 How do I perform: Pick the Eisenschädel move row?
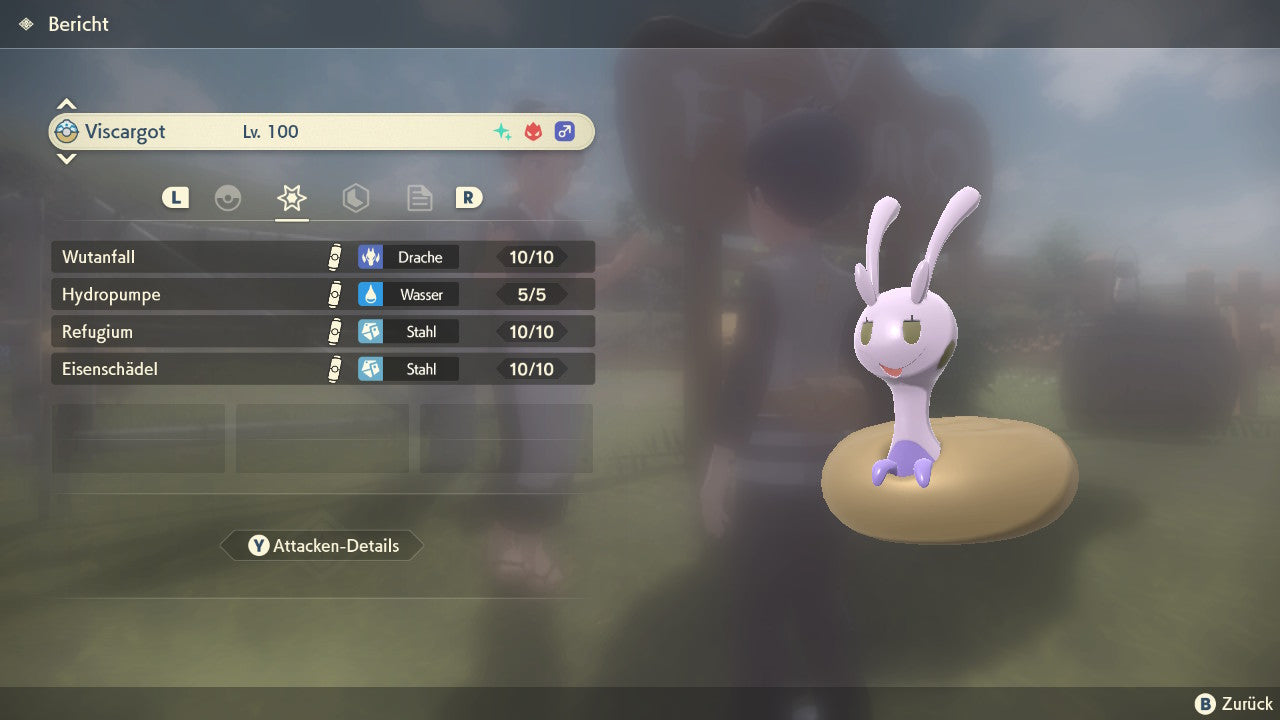pyautogui.click(x=322, y=369)
